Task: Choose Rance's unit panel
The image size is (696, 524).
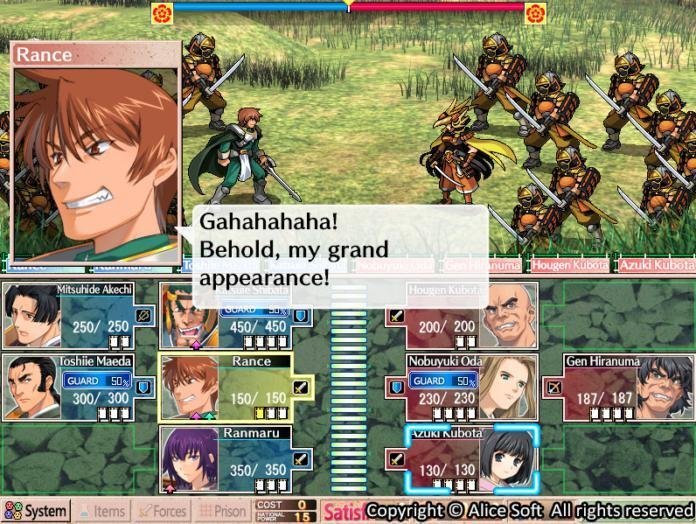Action: point(235,387)
